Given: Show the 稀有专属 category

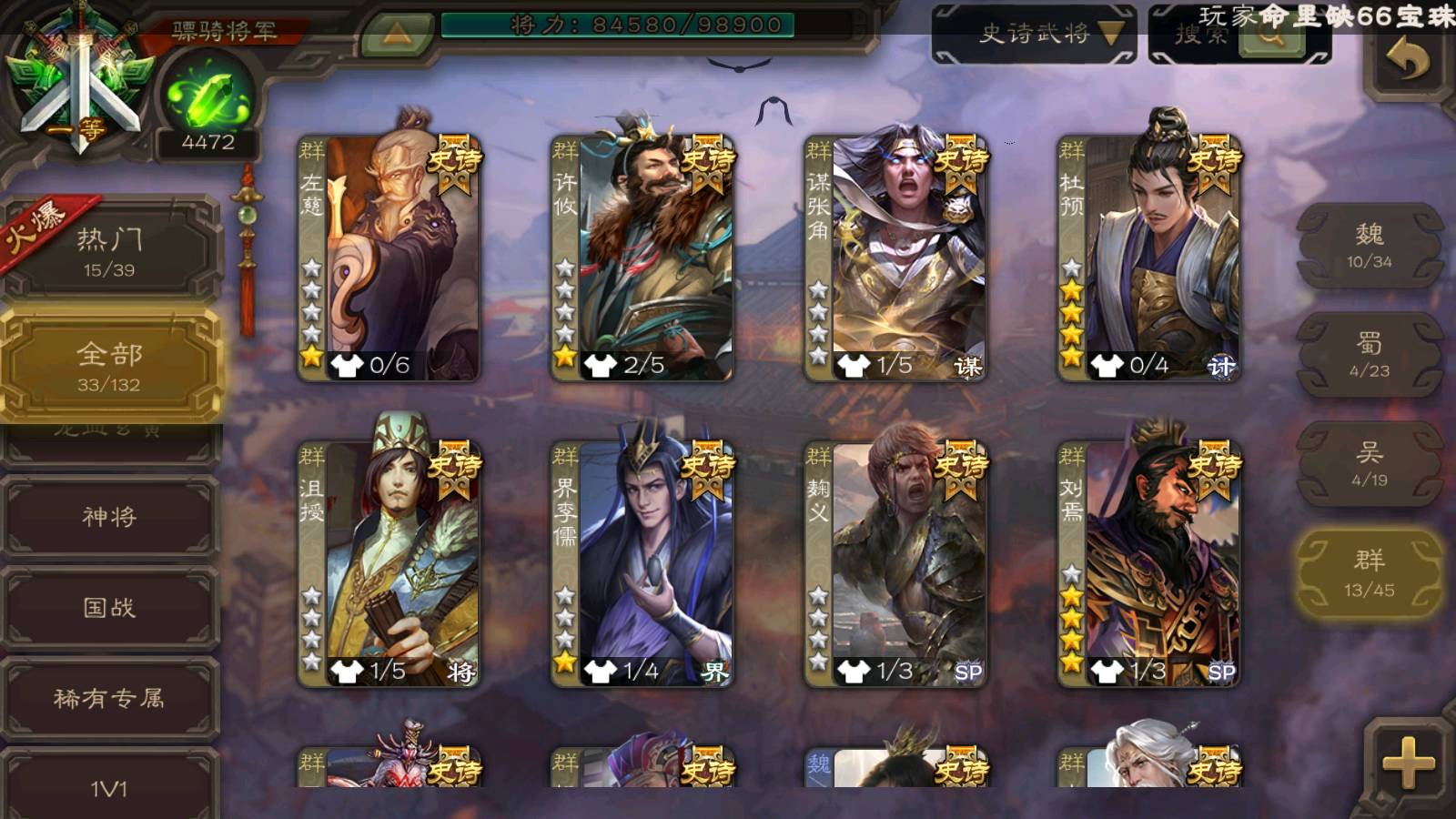Looking at the screenshot, I should pos(109,698).
